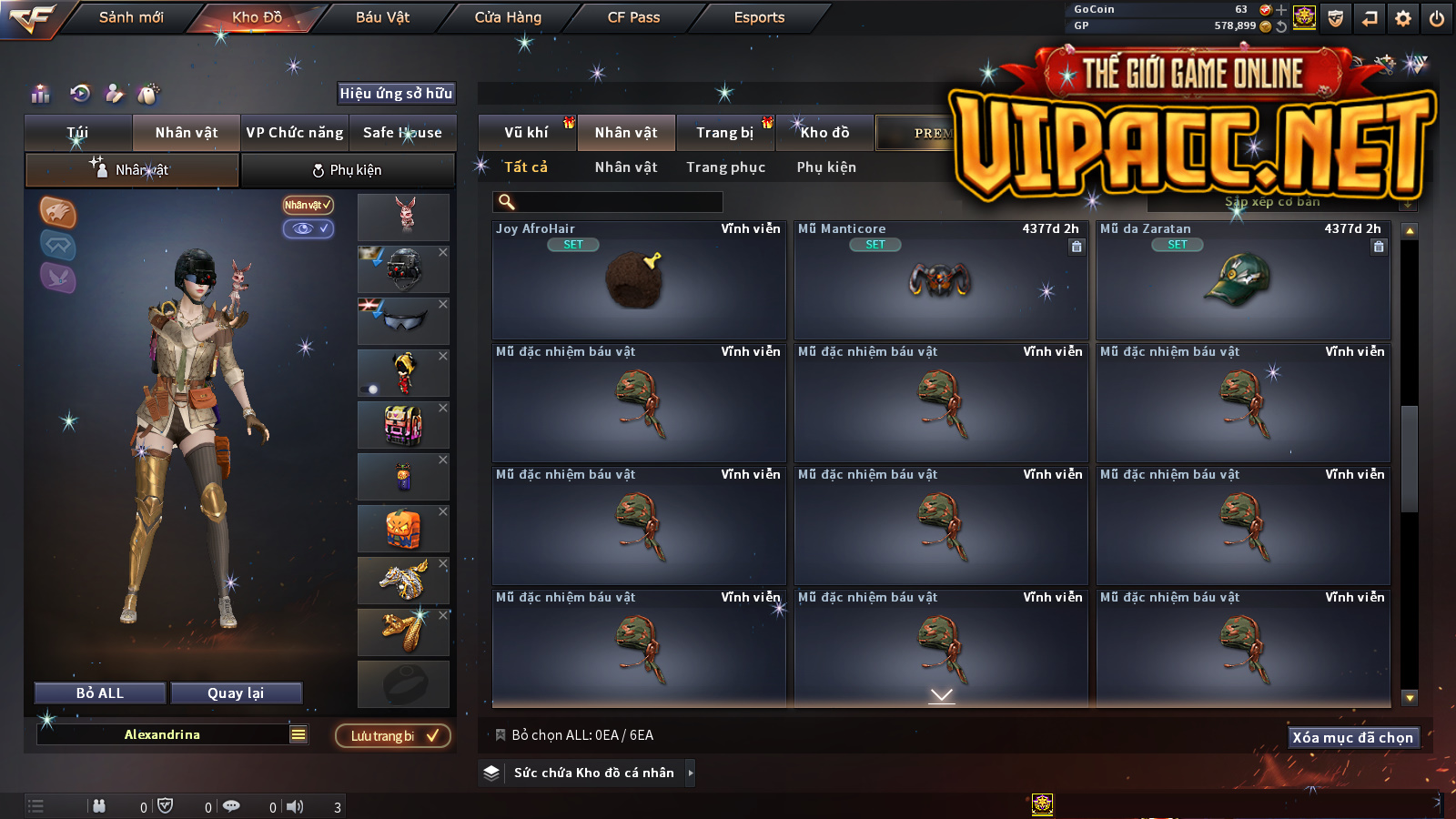1456x819 pixels.
Task: Open settings with the gear icon
Action: pyautogui.click(x=1403, y=18)
